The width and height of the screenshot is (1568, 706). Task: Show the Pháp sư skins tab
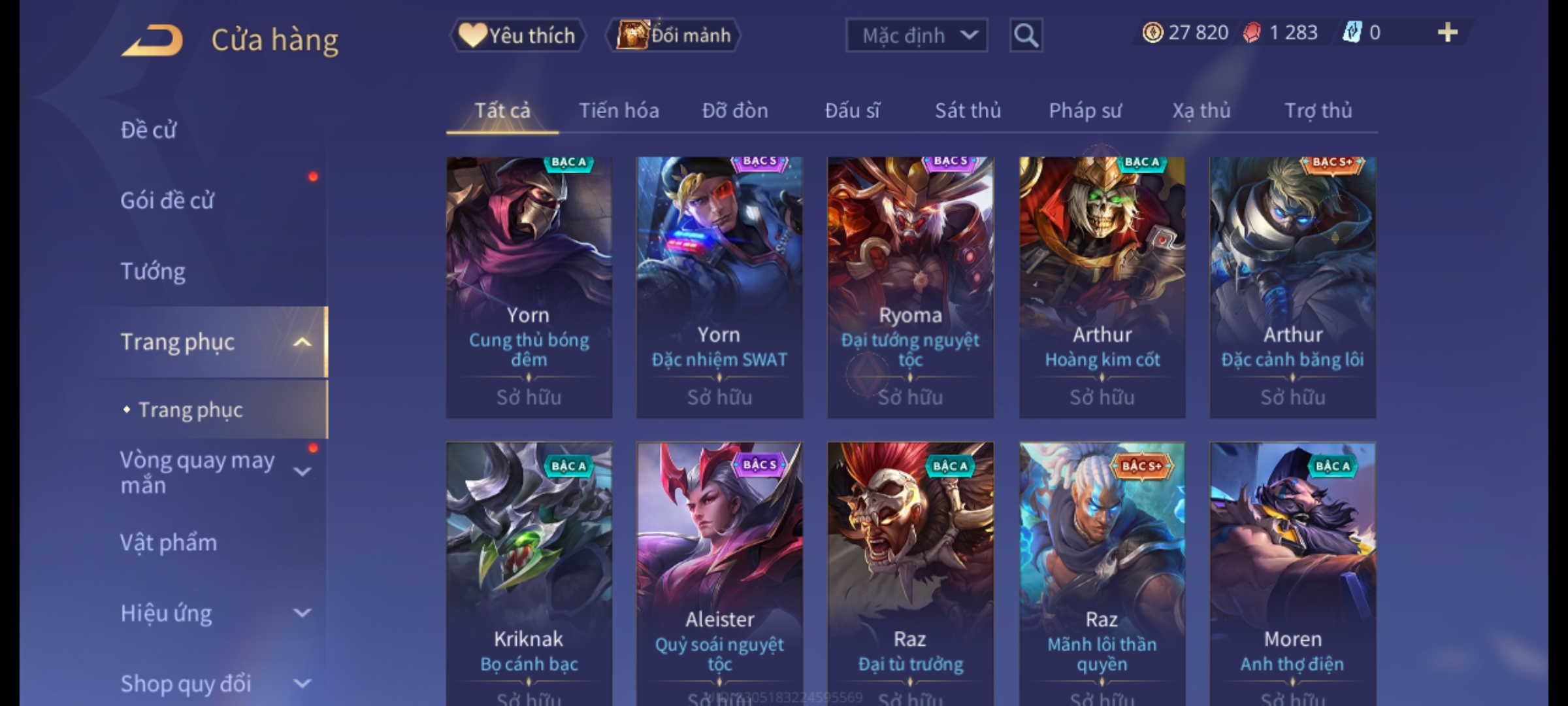1085,110
